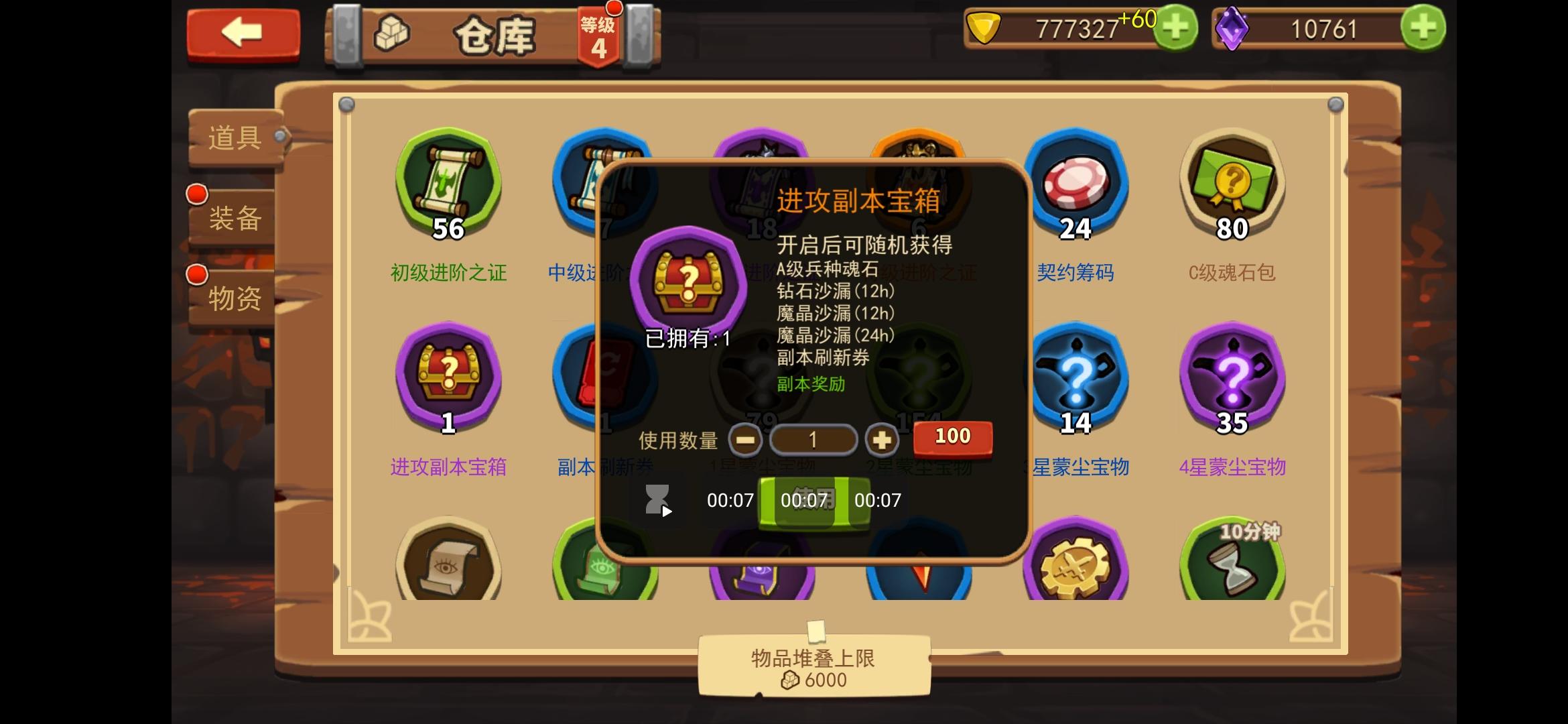Increase use quantity with plus stepper
This screenshot has height=724, width=1568.
pyautogui.click(x=883, y=439)
